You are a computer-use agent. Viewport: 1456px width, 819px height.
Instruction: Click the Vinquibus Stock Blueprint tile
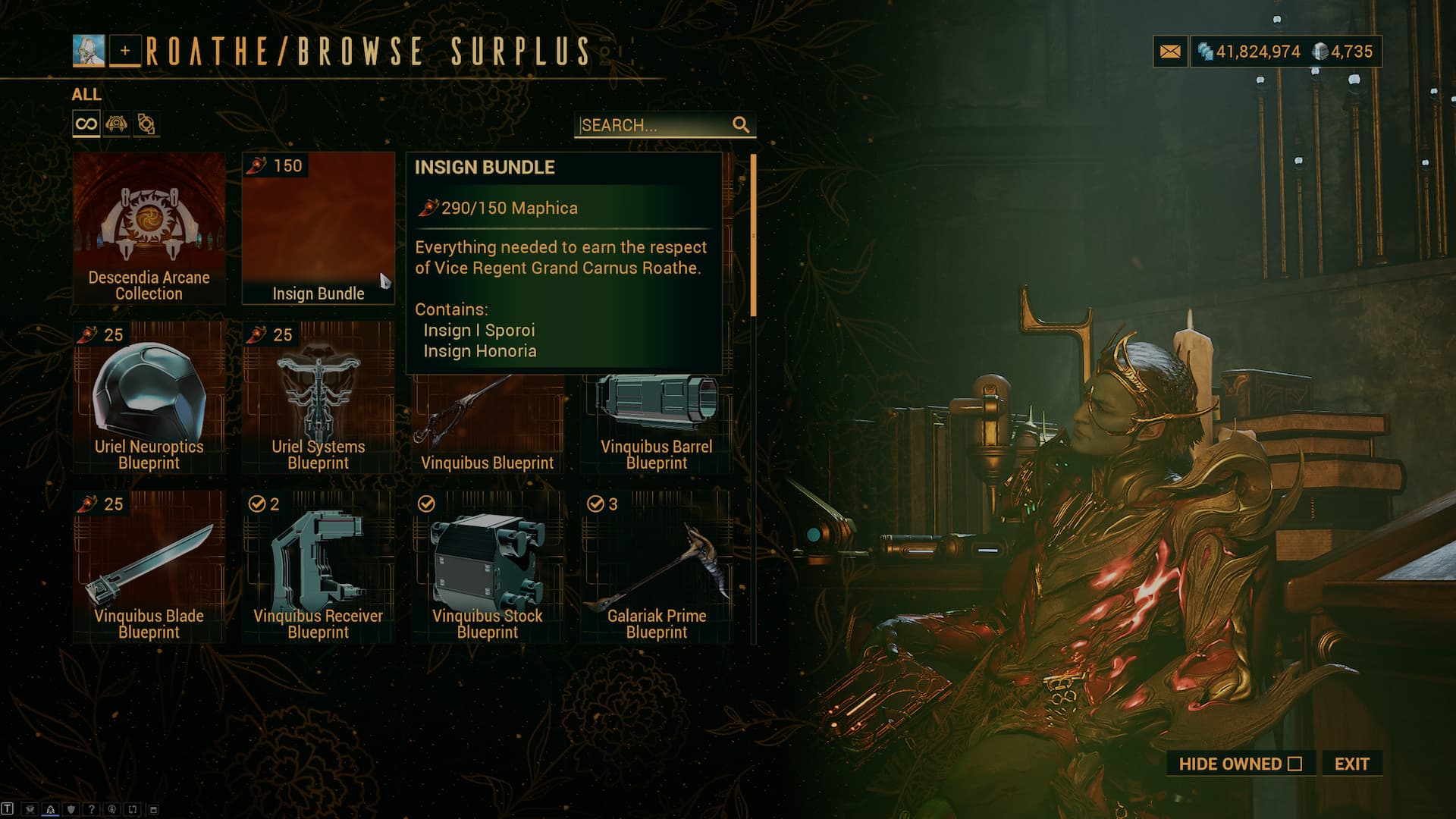tap(487, 566)
